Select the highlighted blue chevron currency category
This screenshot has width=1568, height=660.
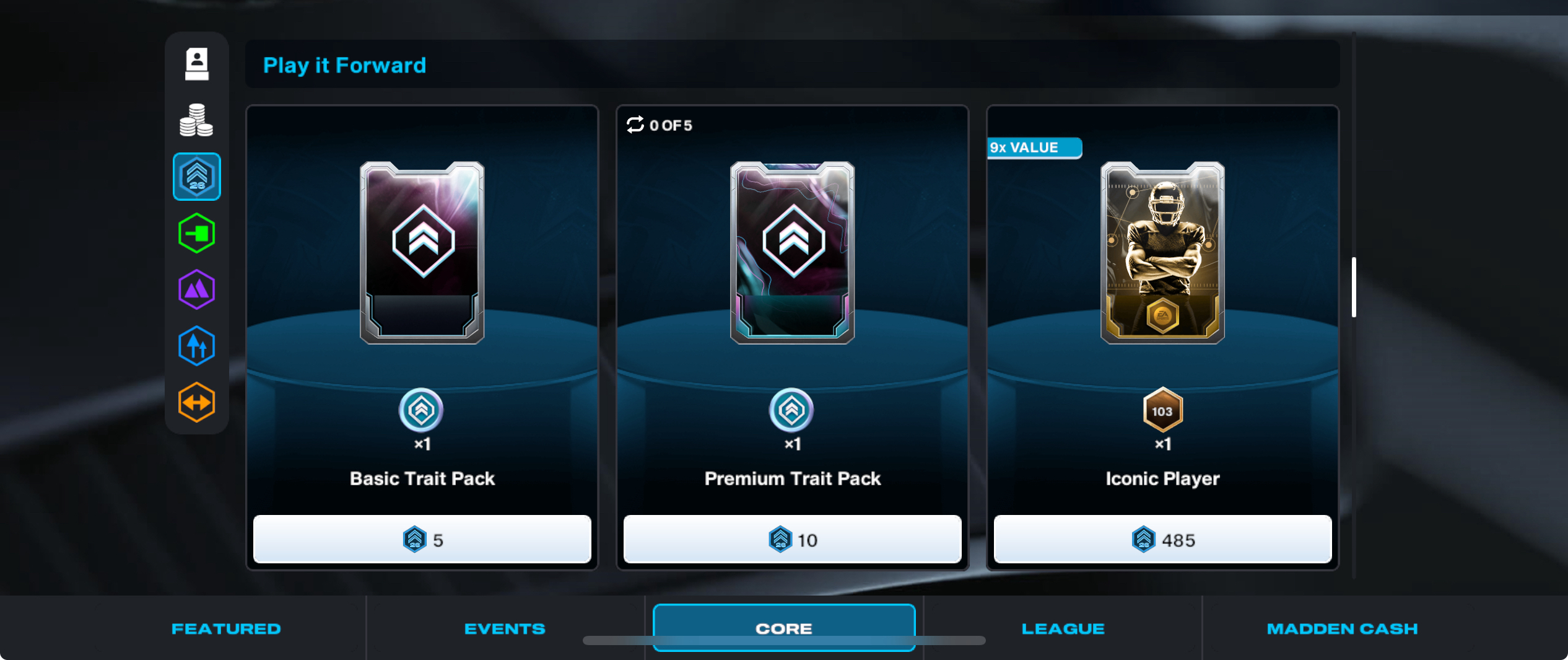point(197,177)
